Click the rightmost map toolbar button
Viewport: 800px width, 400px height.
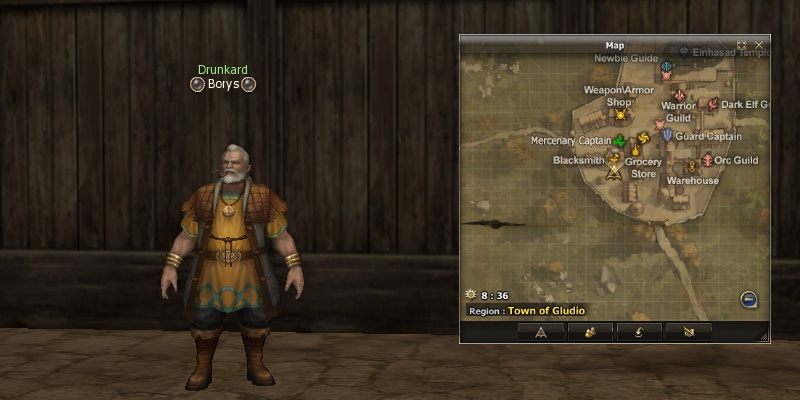(688, 332)
